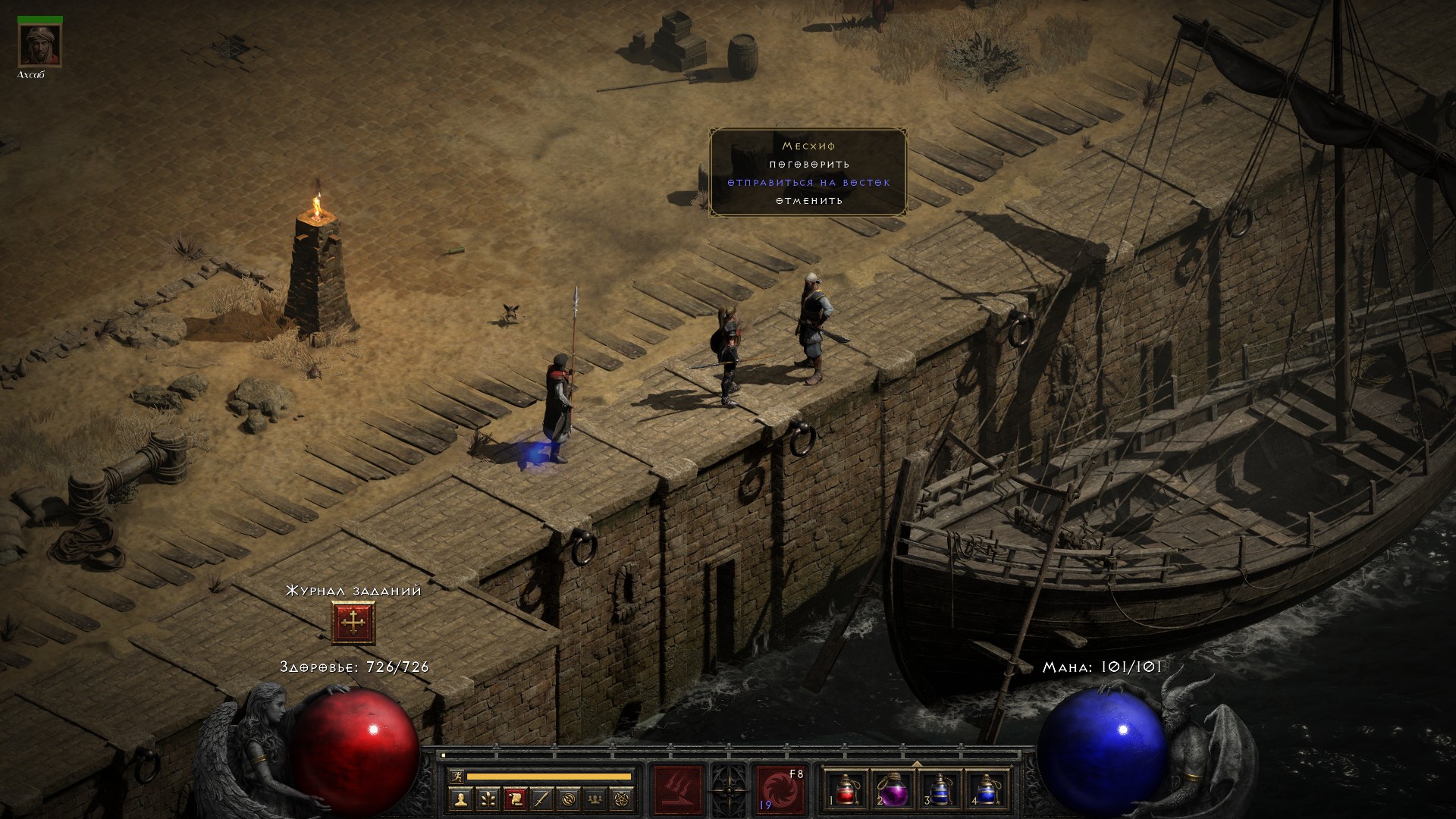This screenshot has width=1456, height=819.
Task: Open the skill tree icon
Action: coord(487,798)
